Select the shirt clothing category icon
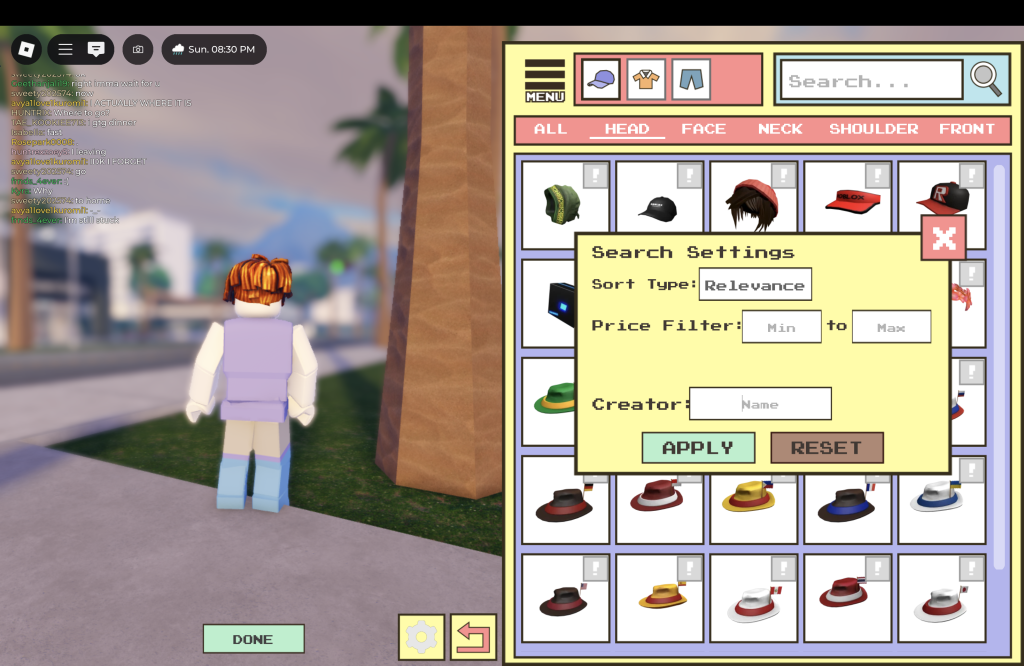The height and width of the screenshot is (666, 1024). pos(646,79)
